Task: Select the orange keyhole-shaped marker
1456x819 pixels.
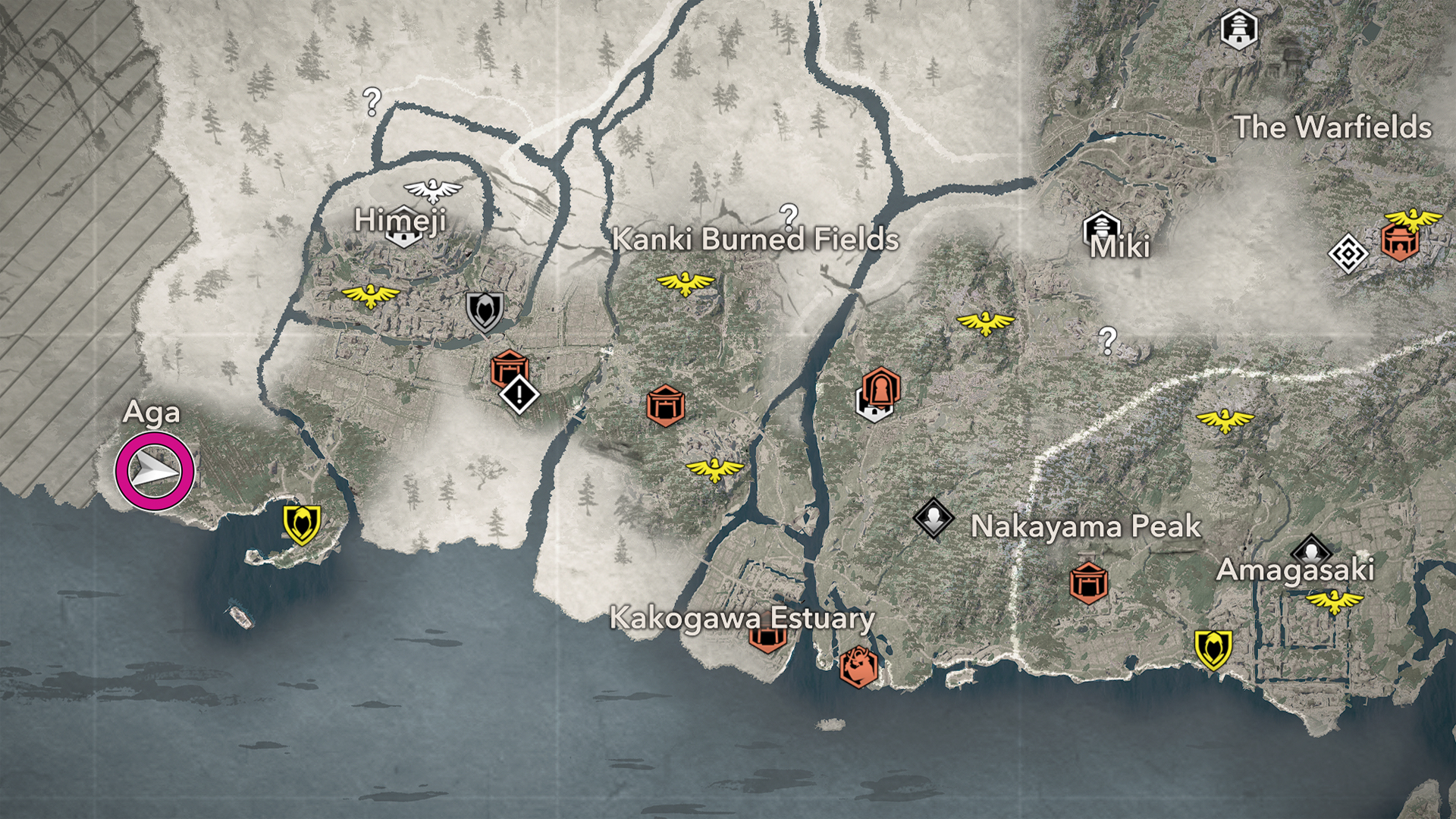Action: tap(880, 387)
